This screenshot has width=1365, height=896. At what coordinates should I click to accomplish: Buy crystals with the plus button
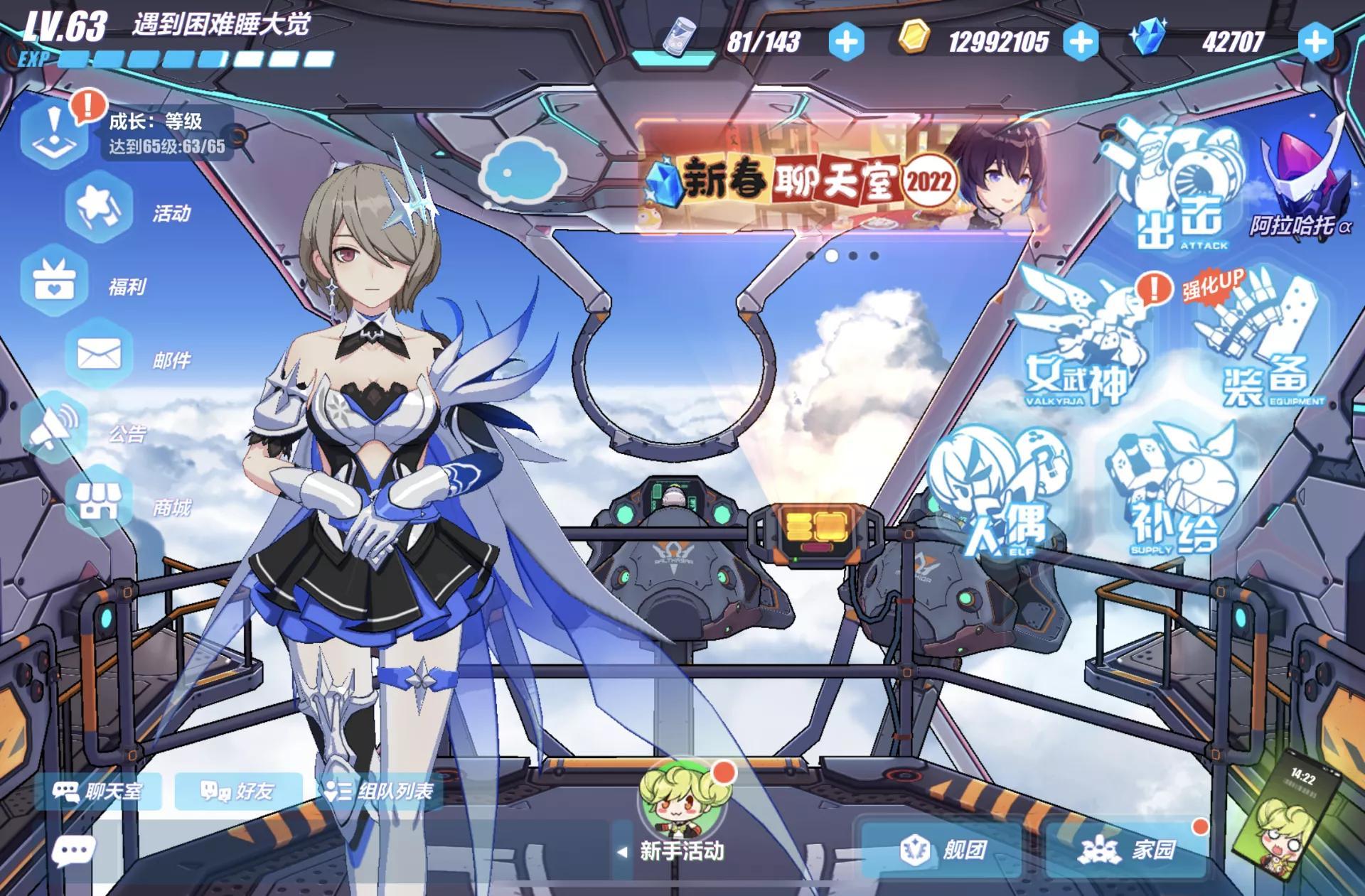point(1315,42)
